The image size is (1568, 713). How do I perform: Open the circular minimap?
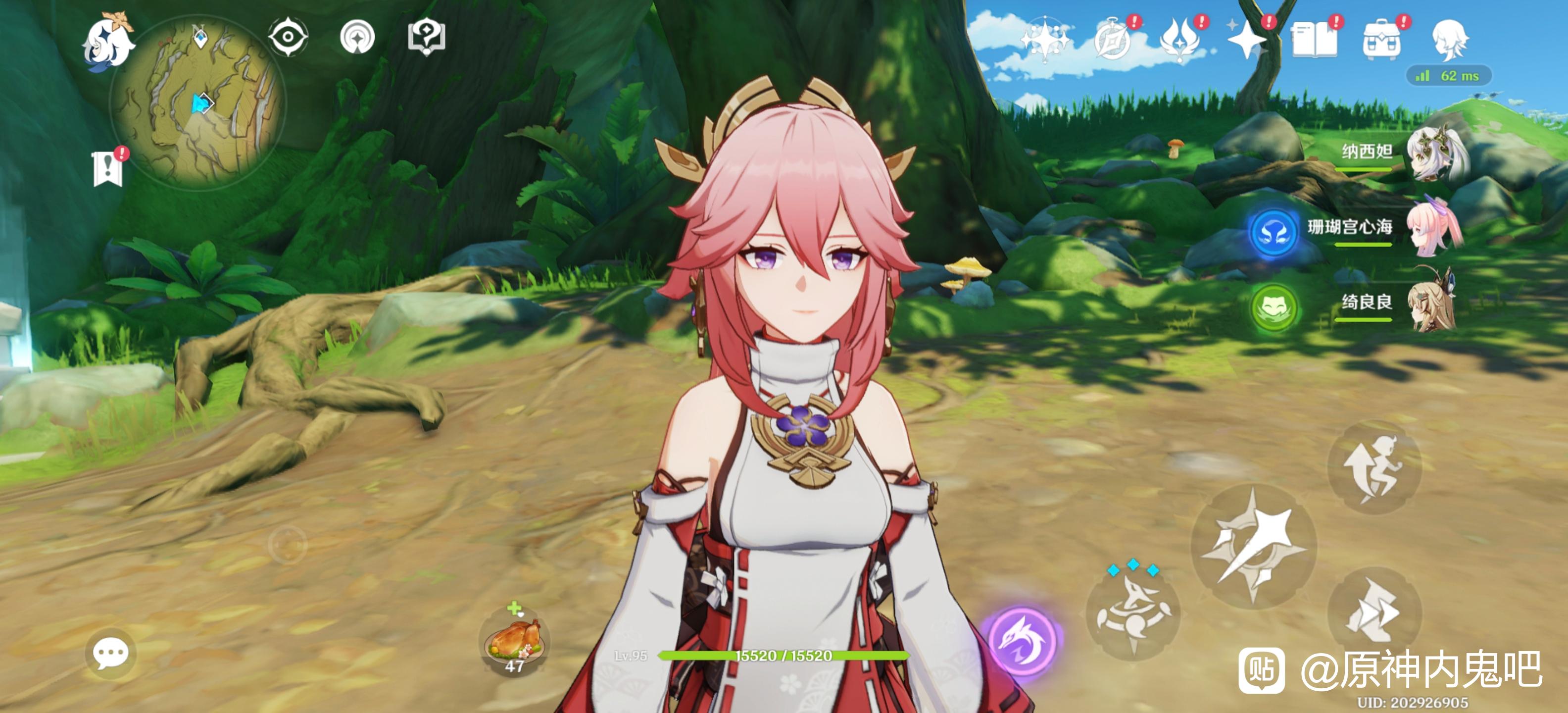point(196,103)
